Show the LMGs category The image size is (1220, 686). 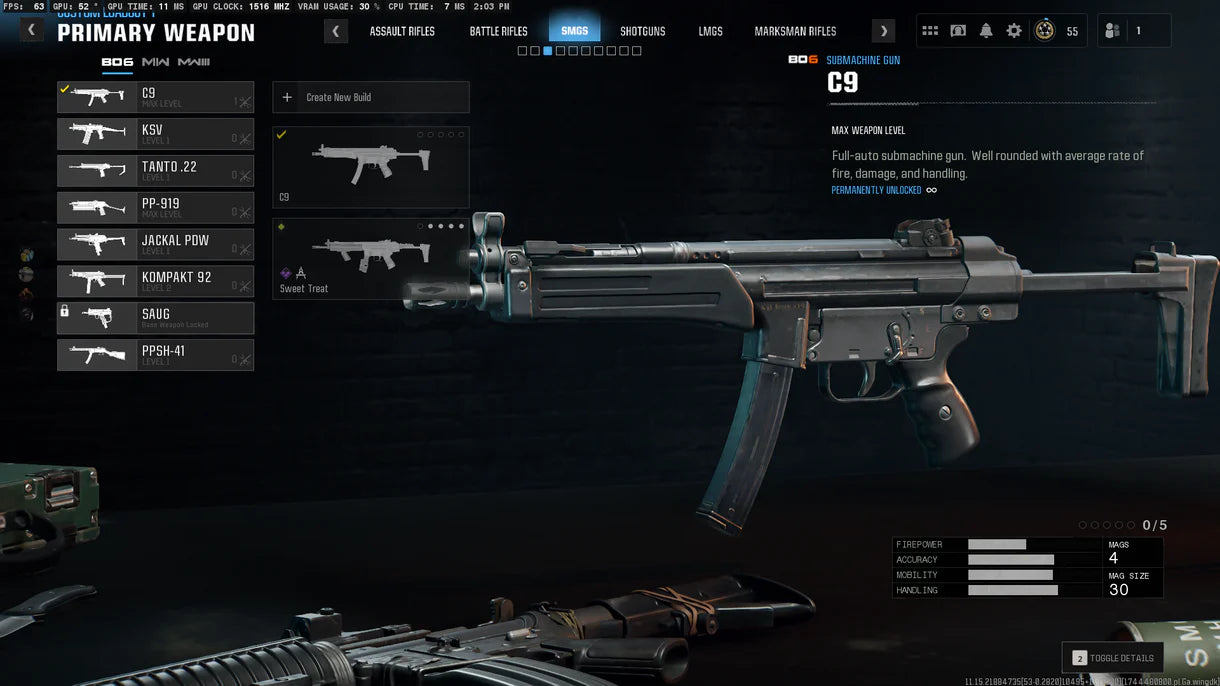(x=710, y=31)
